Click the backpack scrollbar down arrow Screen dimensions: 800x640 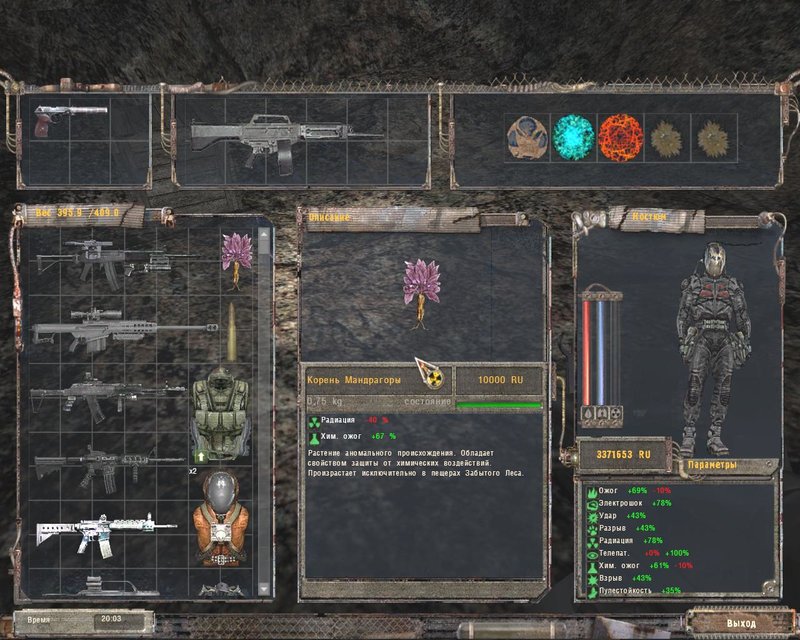click(265, 590)
